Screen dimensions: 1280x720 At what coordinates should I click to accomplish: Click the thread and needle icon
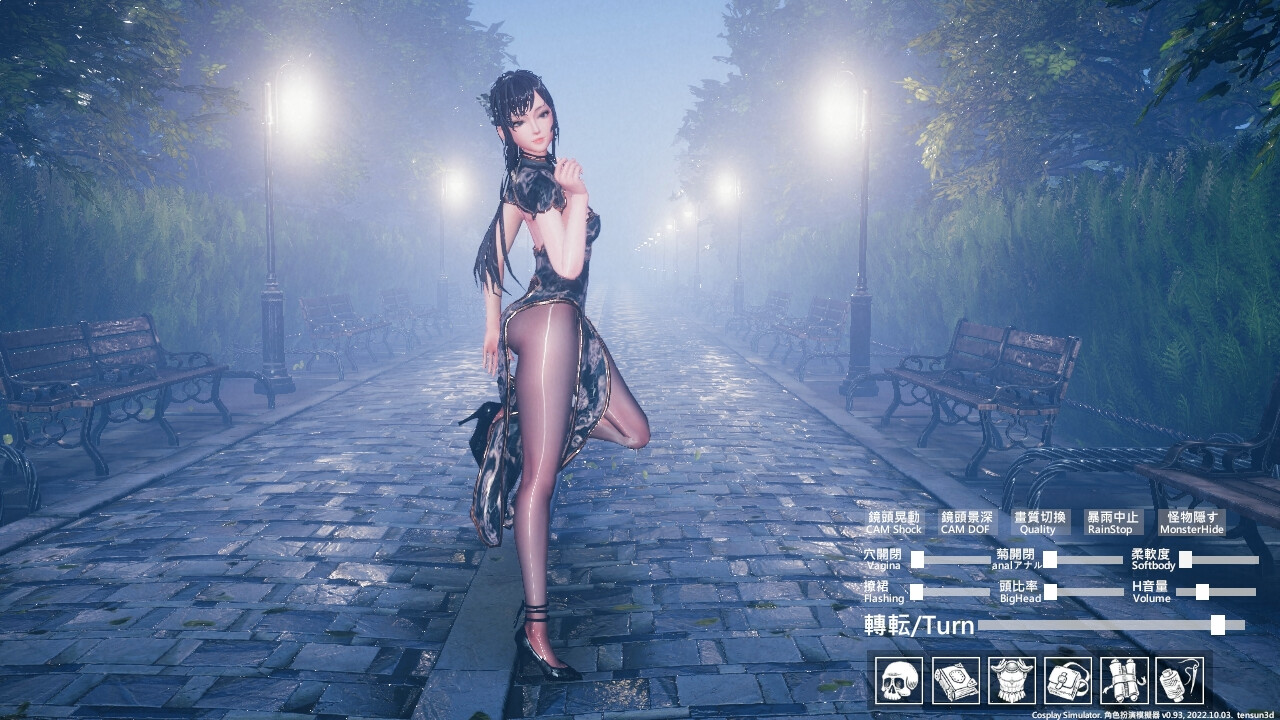point(1179,681)
